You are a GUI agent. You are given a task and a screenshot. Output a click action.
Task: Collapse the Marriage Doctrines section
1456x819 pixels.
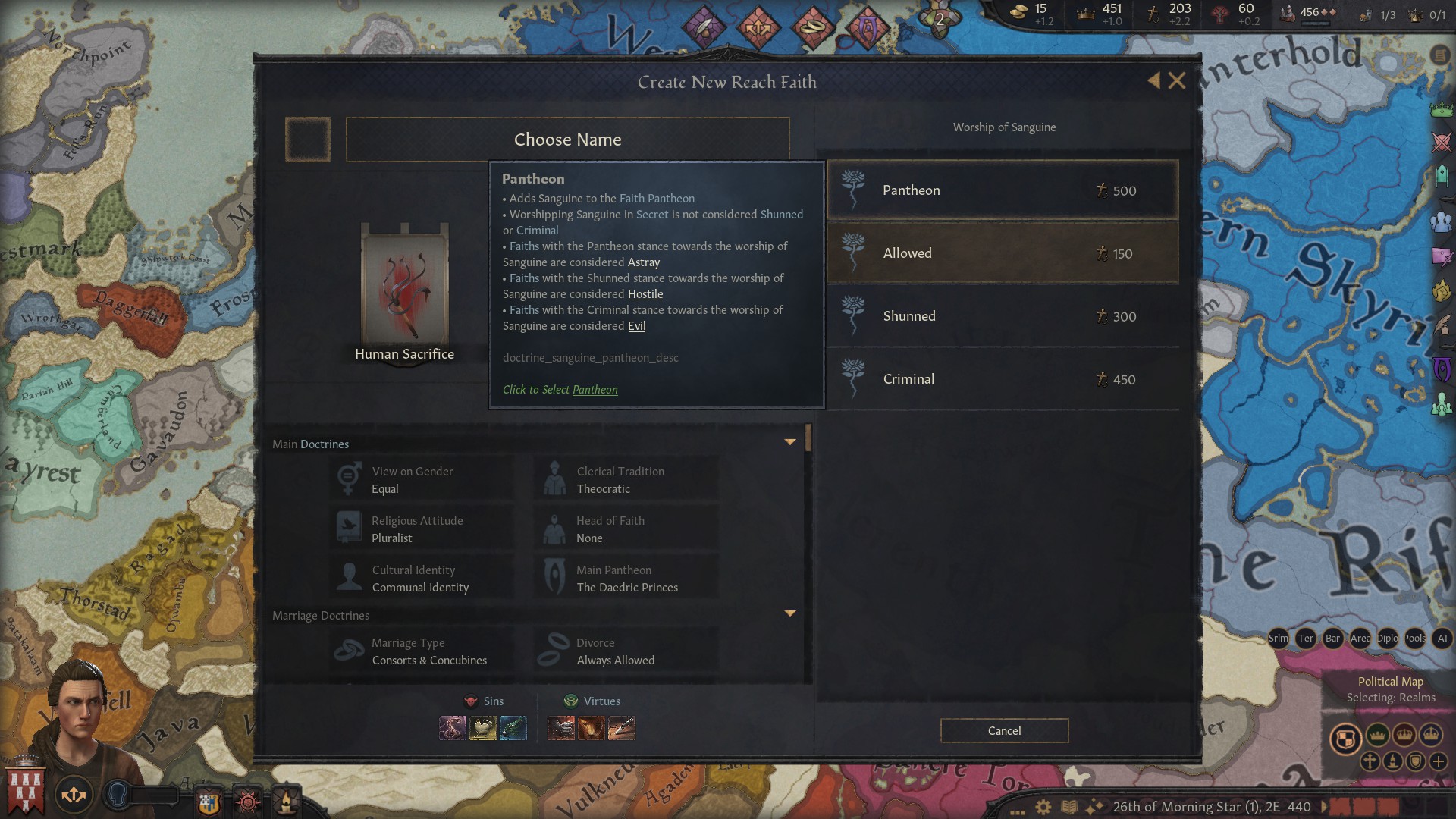click(791, 613)
